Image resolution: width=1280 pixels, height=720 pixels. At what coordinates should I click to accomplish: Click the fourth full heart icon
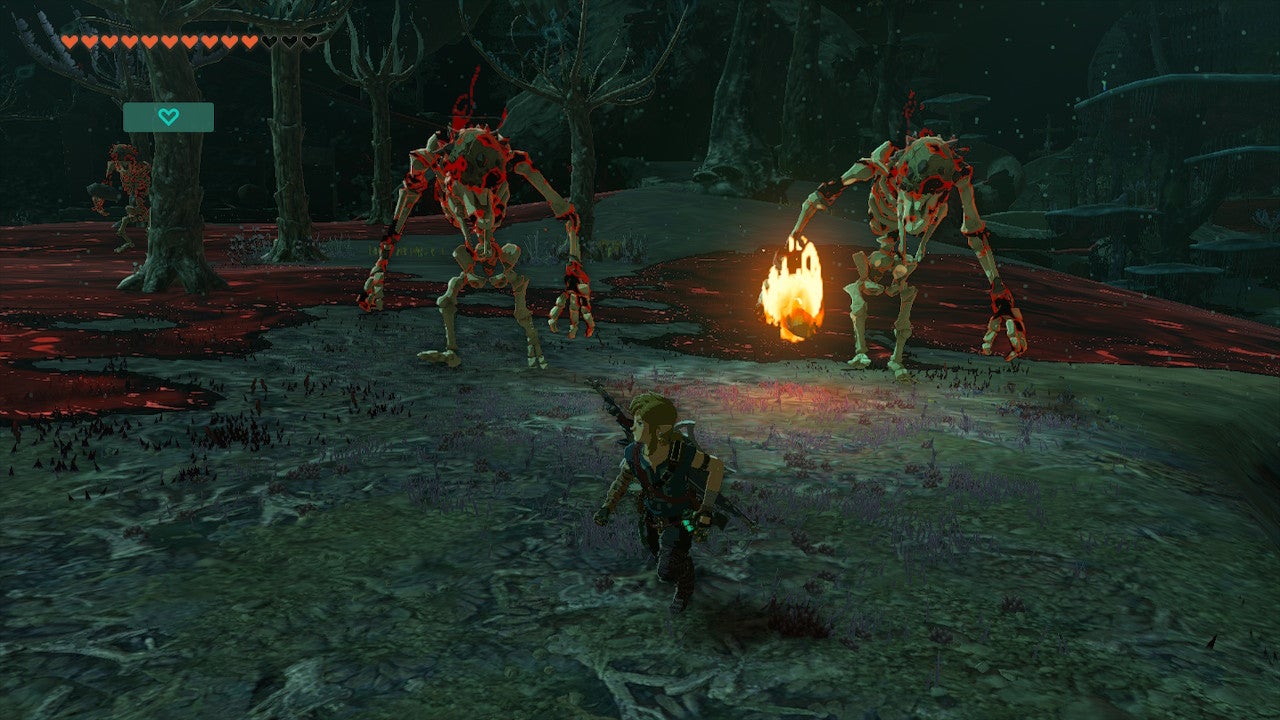tap(127, 42)
